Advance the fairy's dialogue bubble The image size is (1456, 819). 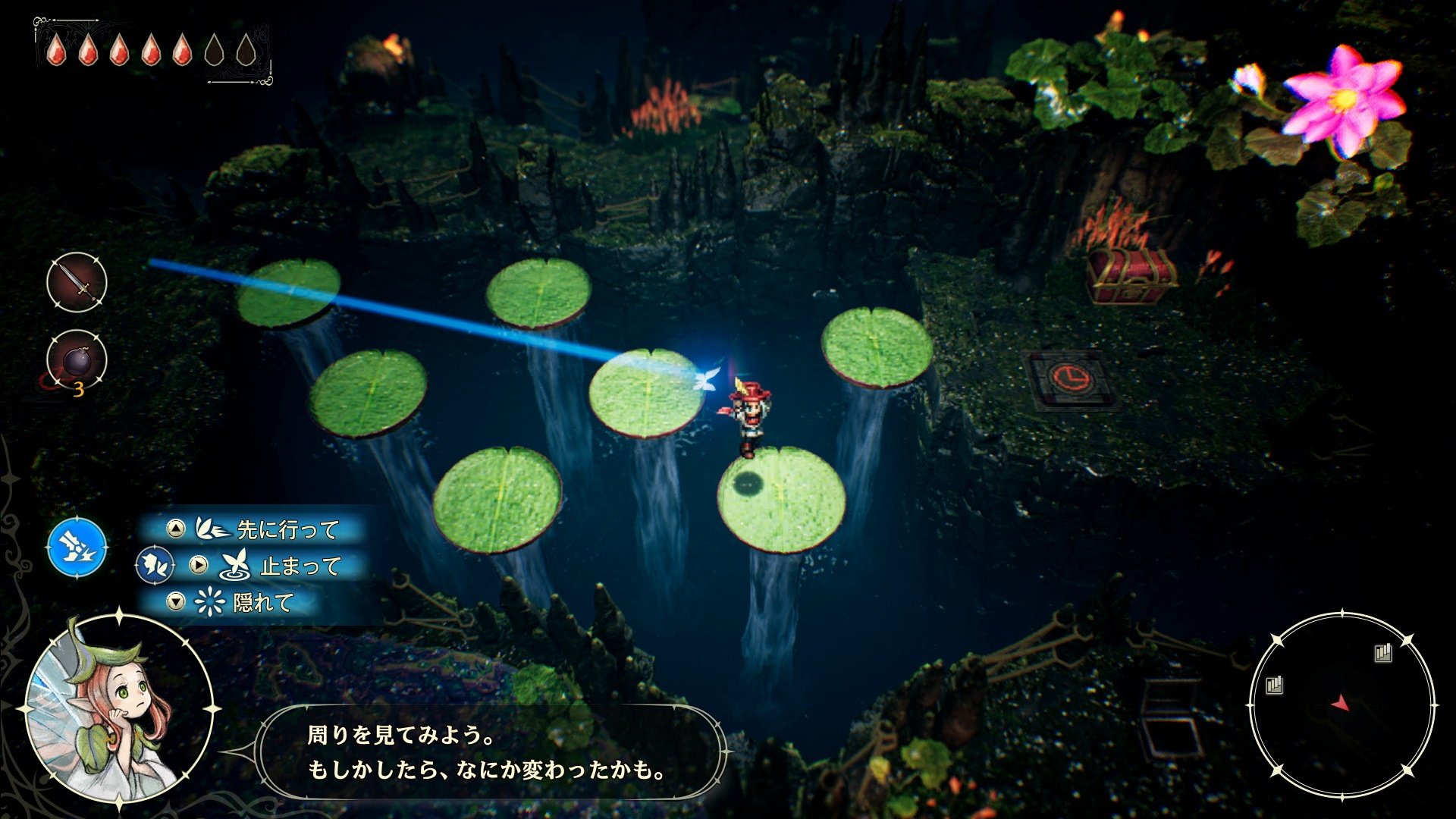pos(489,752)
